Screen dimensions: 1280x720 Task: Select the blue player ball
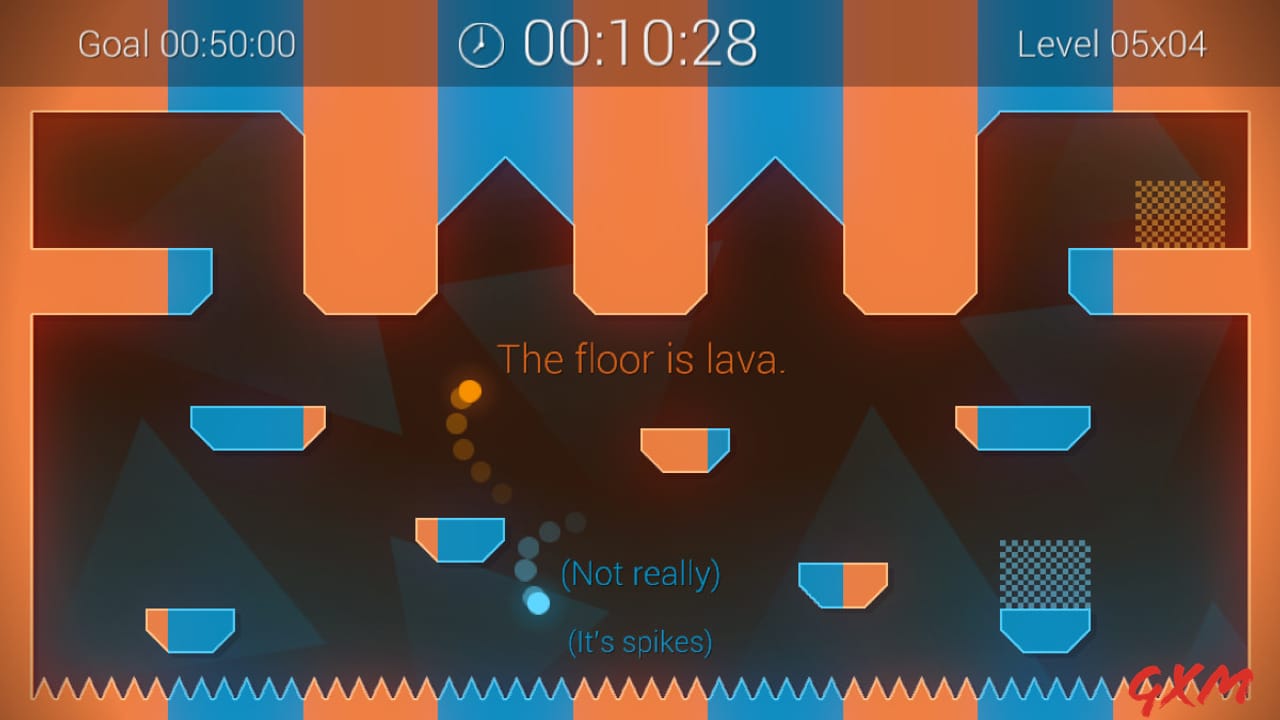coord(537,601)
